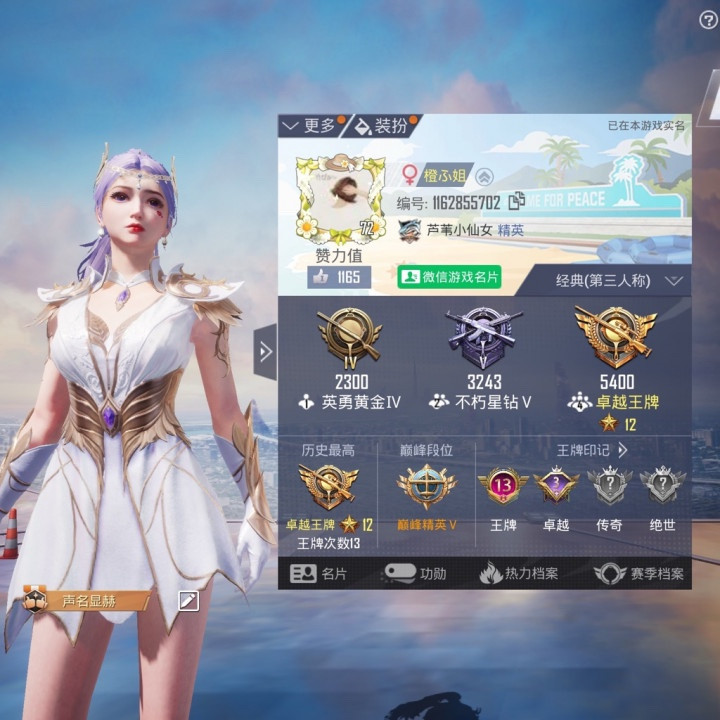
Task: Open the 巅峰精英V peak rank badge
Action: tap(426, 490)
